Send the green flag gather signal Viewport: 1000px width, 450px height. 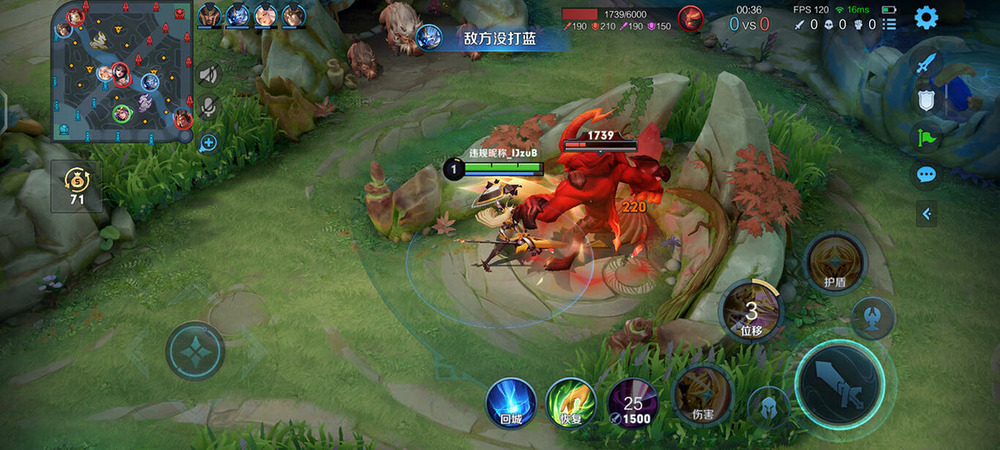pyautogui.click(x=927, y=137)
